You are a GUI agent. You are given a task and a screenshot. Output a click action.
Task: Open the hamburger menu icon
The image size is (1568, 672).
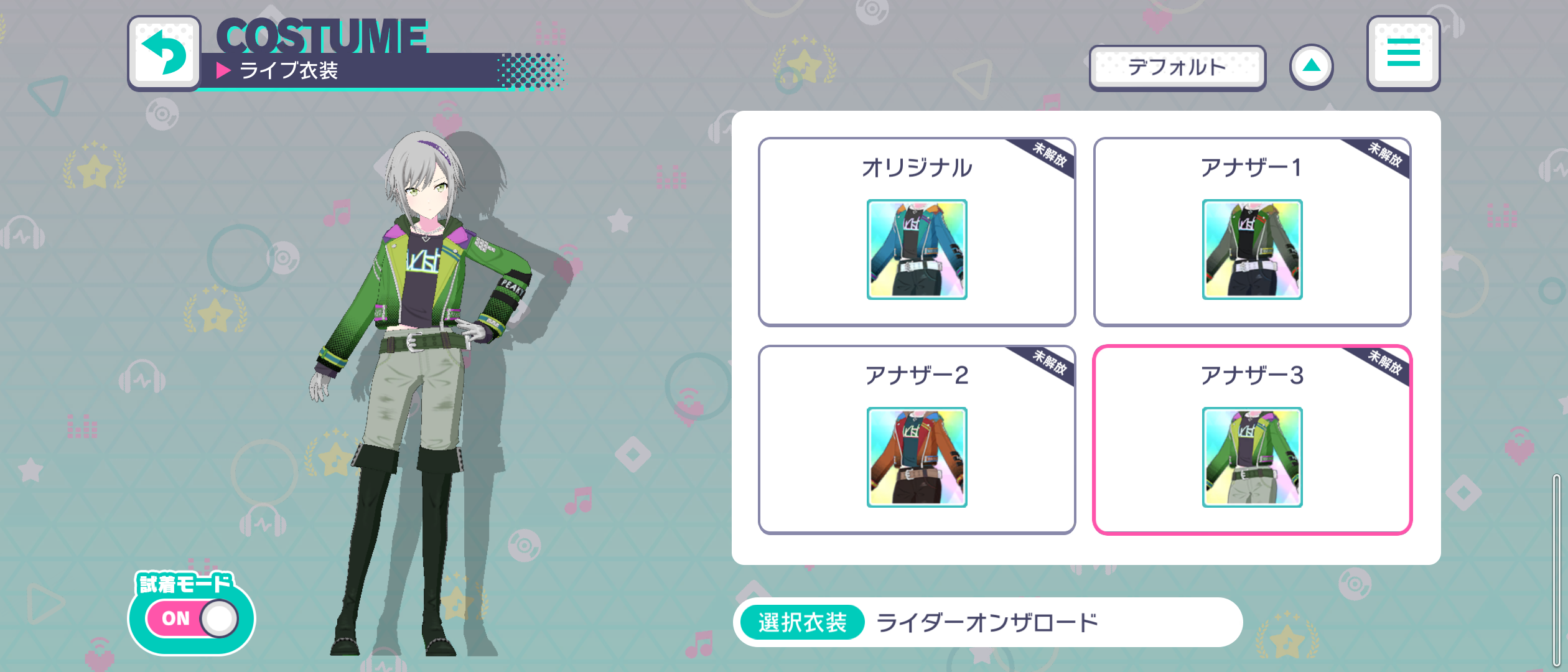click(x=1403, y=54)
